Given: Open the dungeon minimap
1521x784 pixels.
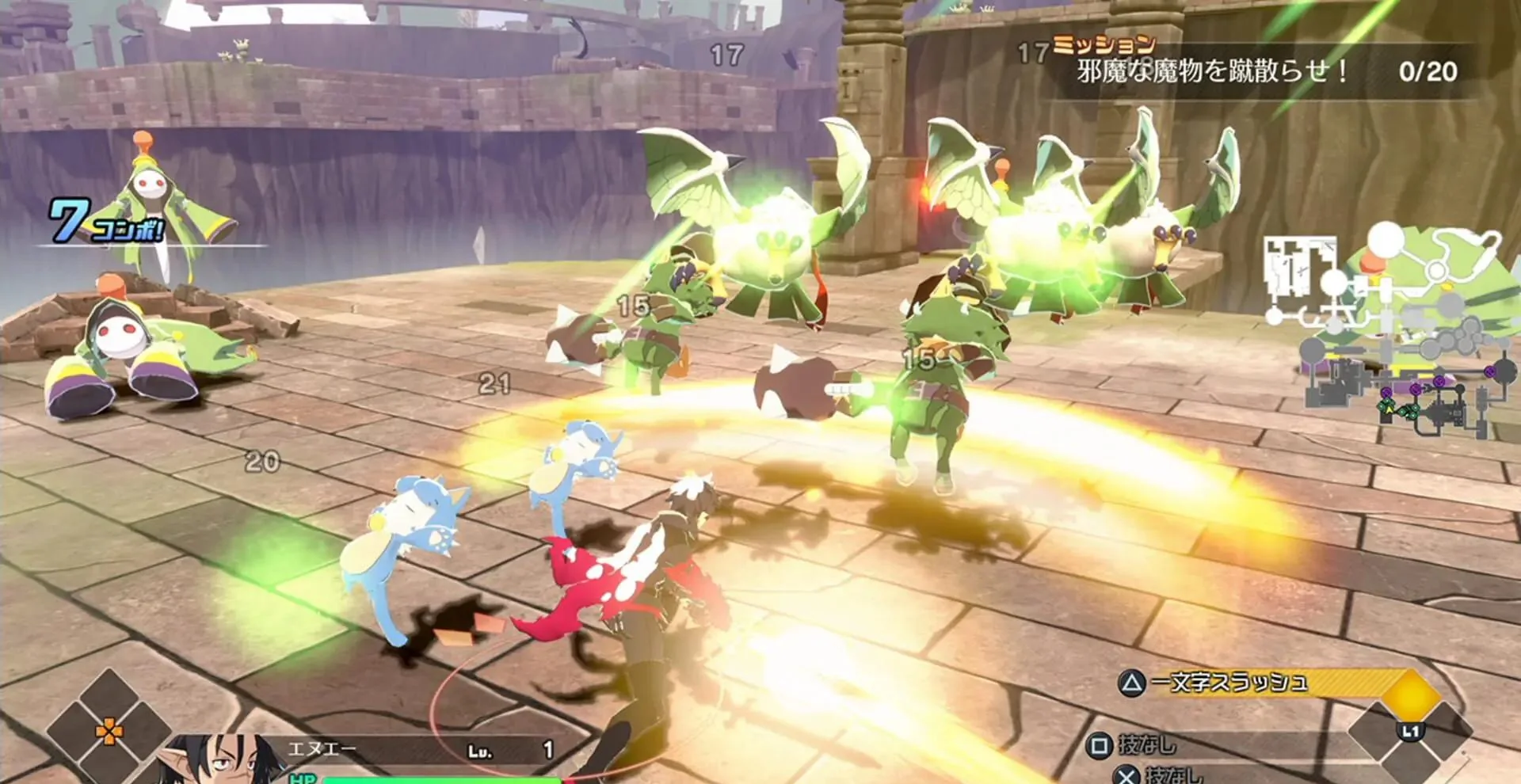Looking at the screenshot, I should pyautogui.click(x=1386, y=333).
